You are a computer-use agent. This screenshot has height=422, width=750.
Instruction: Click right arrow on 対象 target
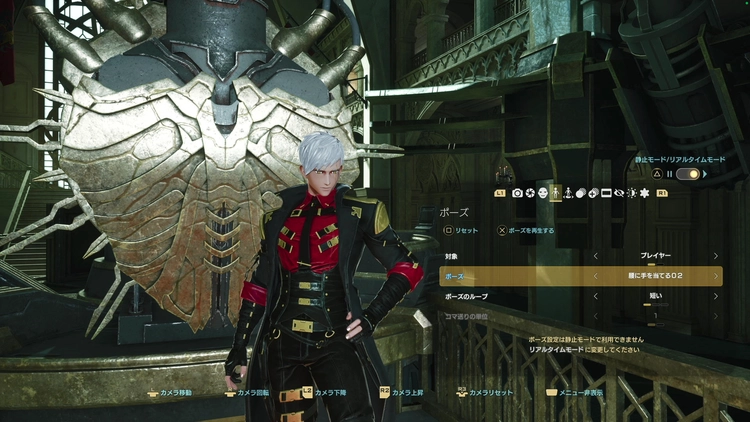coord(716,256)
